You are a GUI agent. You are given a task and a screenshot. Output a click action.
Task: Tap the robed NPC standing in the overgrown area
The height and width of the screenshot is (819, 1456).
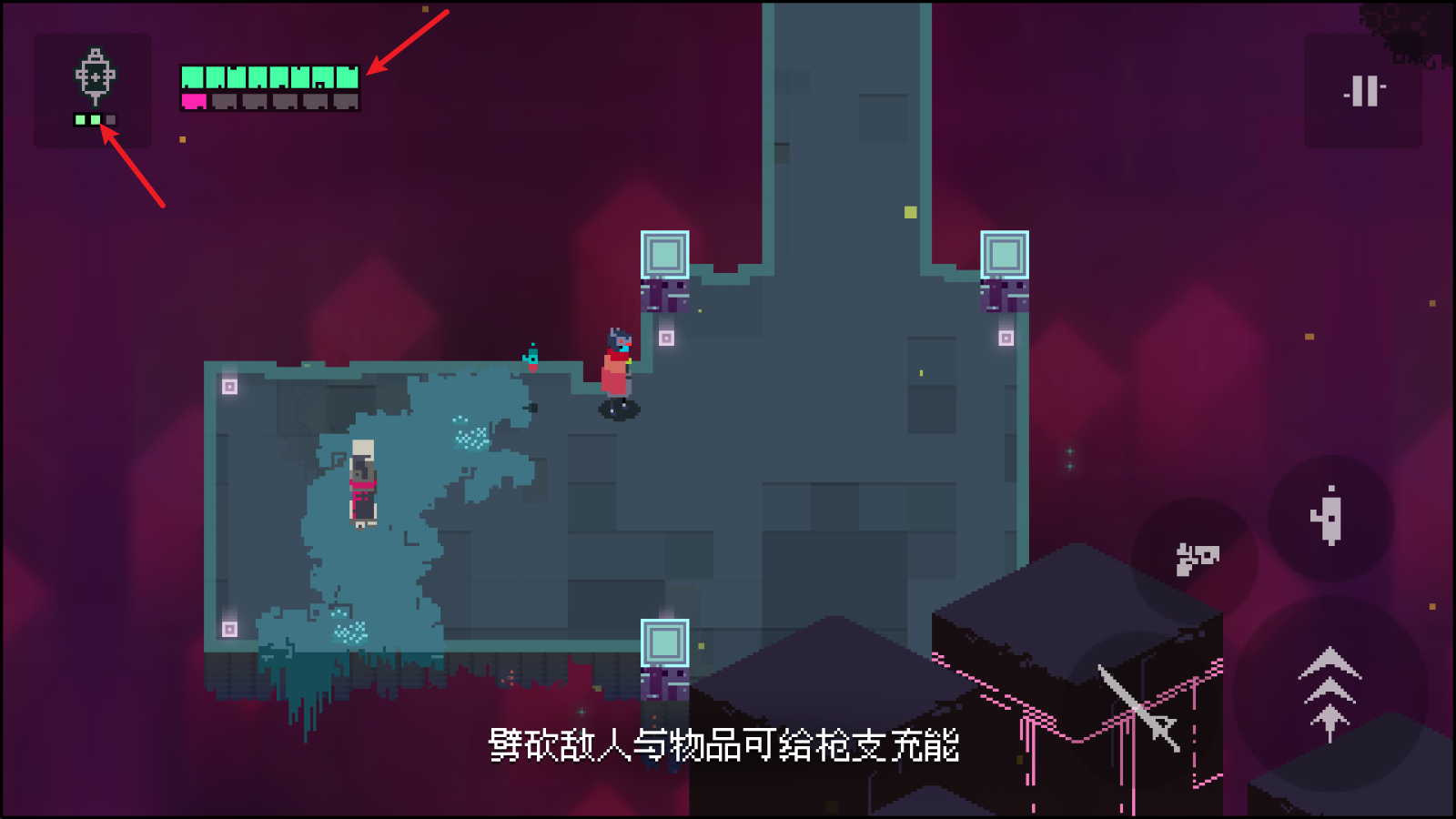click(x=363, y=482)
